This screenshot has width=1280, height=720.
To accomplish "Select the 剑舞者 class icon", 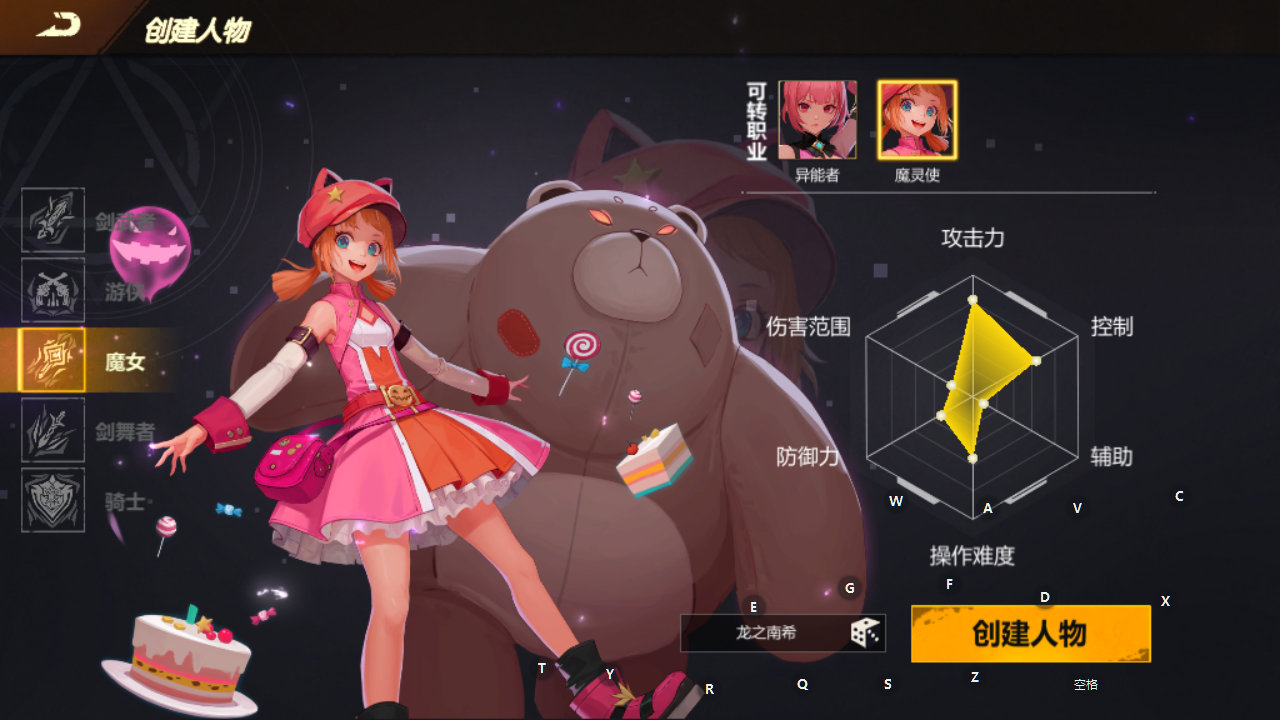I will 52,429.
